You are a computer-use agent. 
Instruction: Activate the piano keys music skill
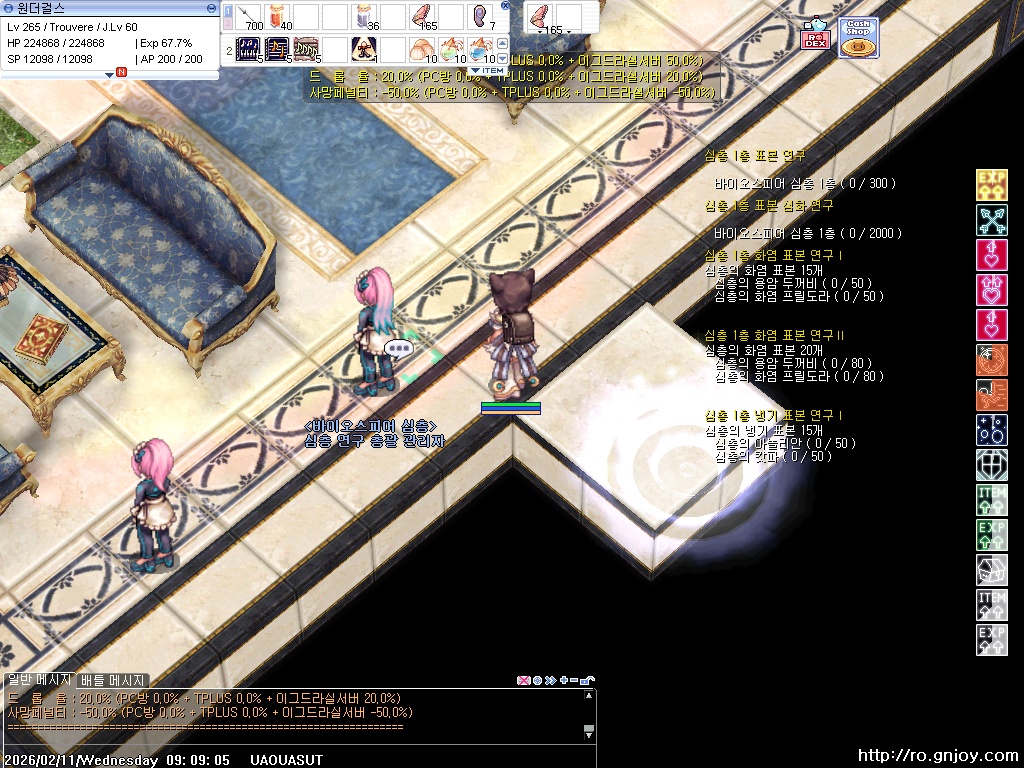click(248, 48)
